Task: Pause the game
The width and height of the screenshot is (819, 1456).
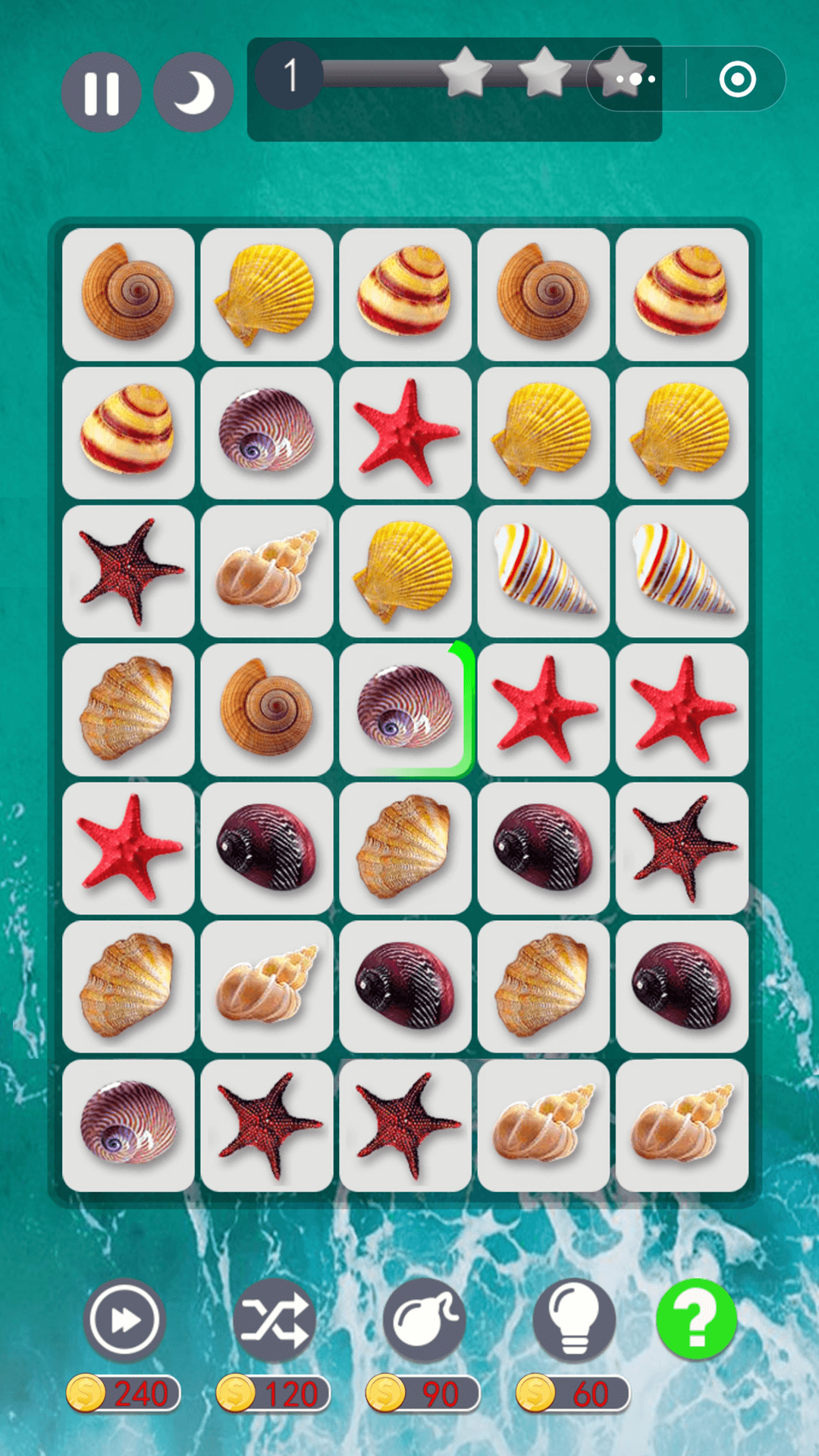Action: [x=101, y=93]
